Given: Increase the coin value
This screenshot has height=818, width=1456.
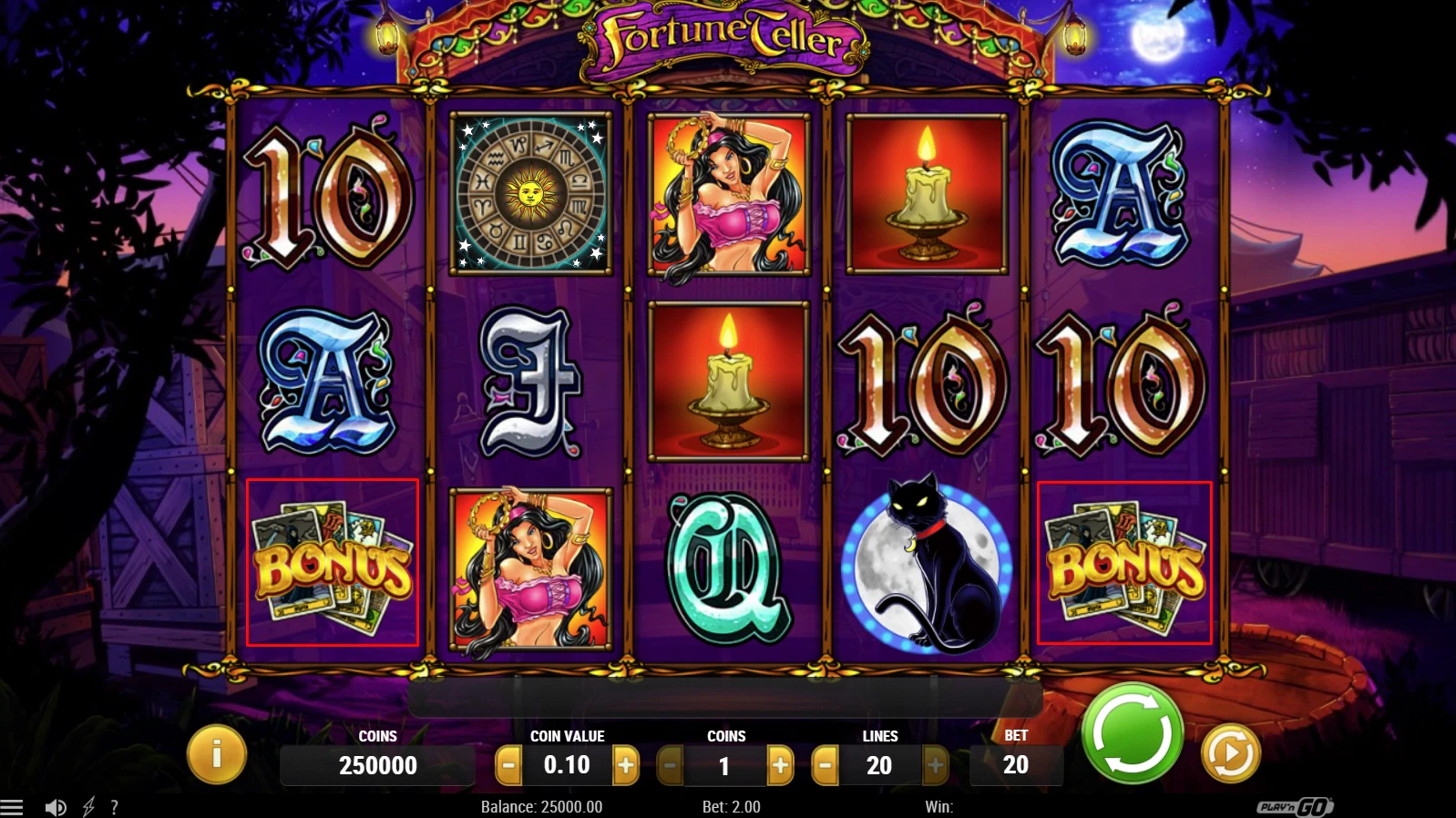Looking at the screenshot, I should tap(628, 765).
